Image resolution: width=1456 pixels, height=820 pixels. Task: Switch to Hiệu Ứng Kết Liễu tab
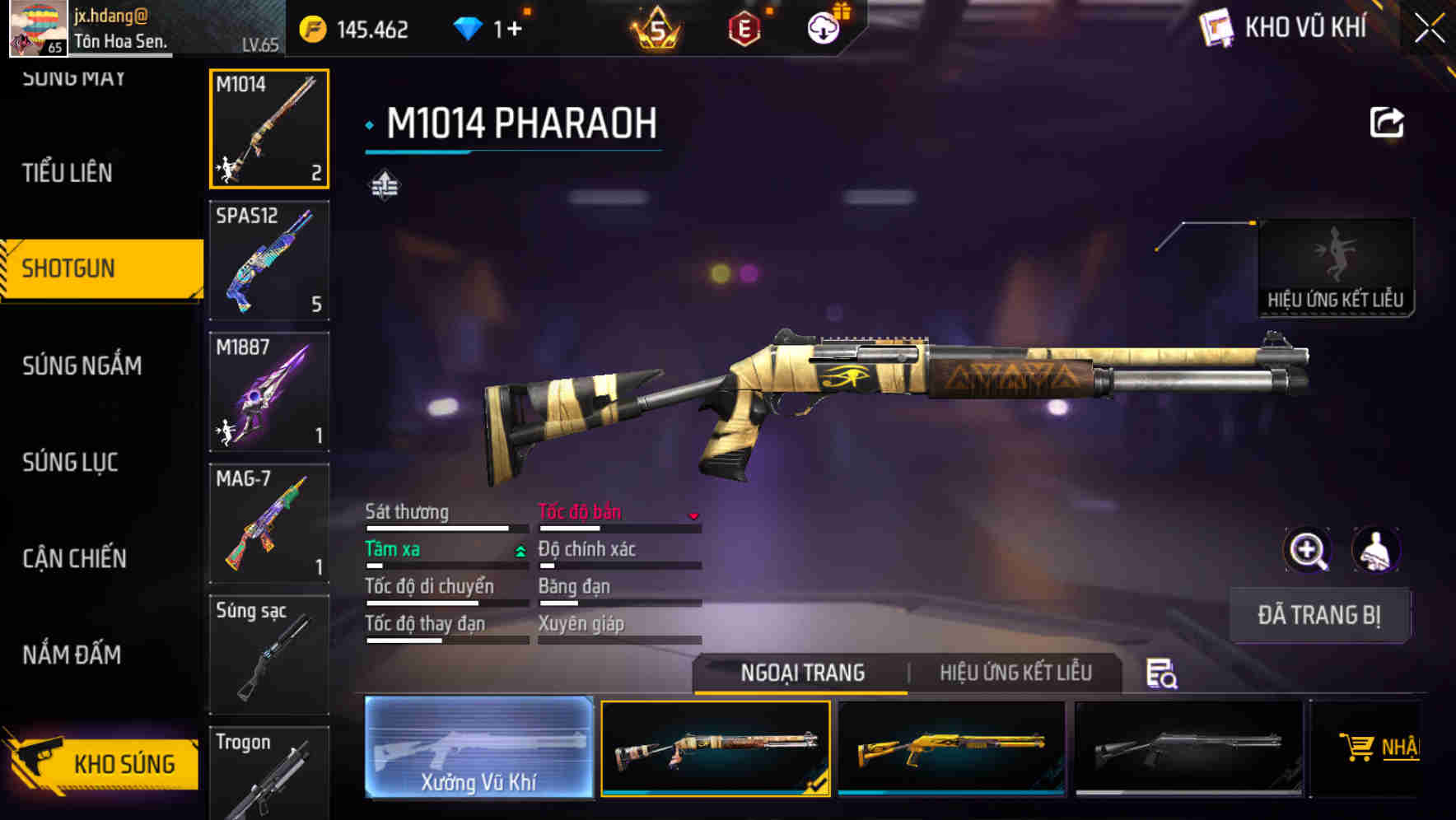coord(1015,673)
